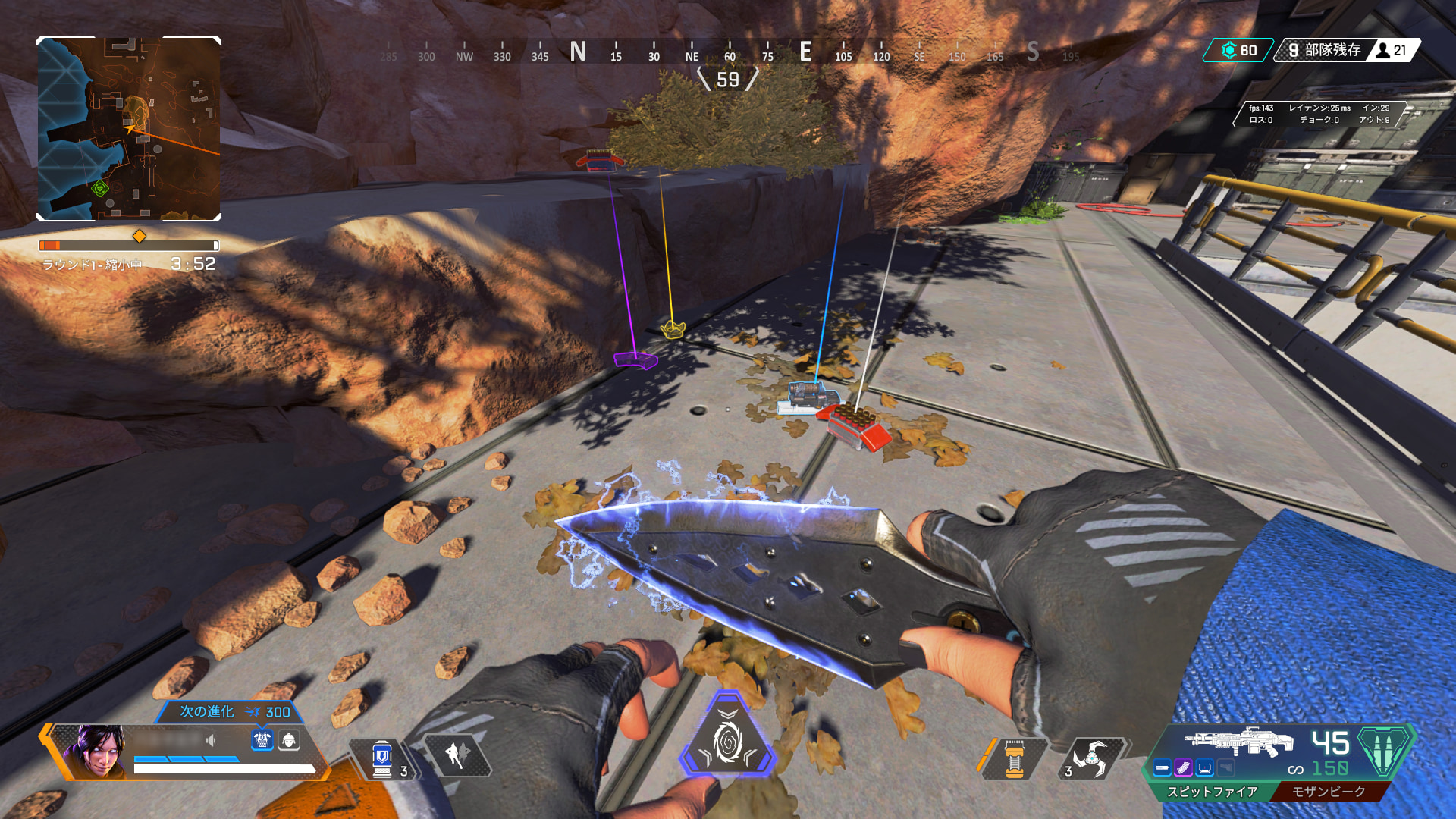Select the orange ultimate accelerant item slot
Viewport: 1456px width, 819px height.
[1014, 758]
